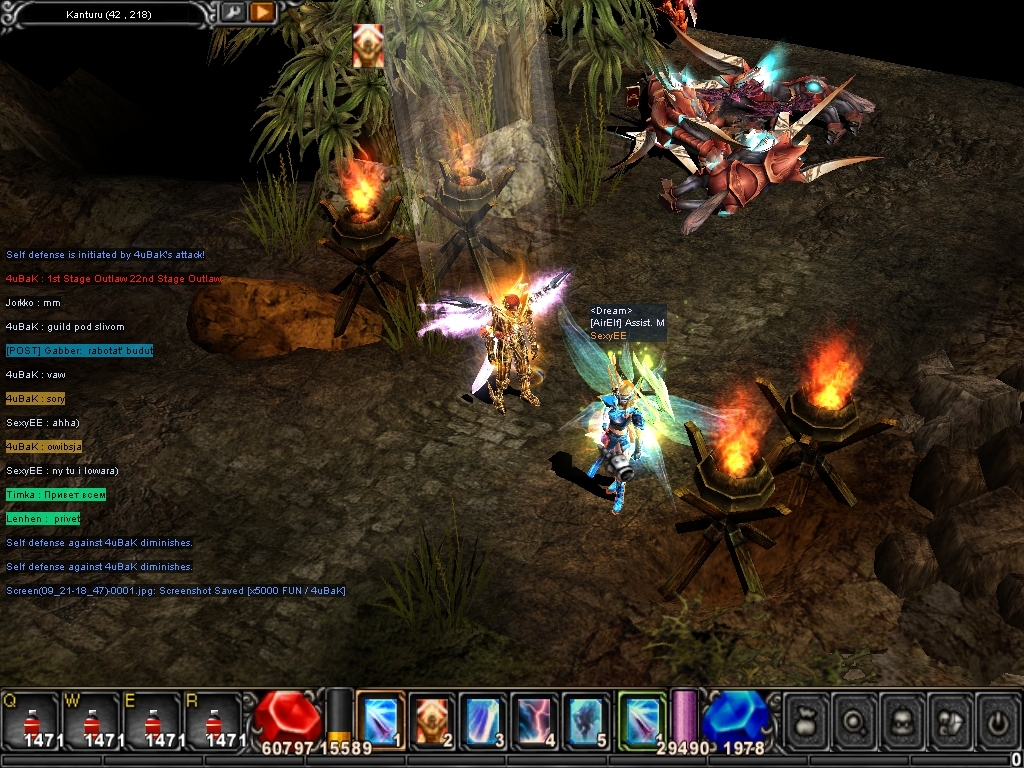Use the potion in the R slot
This screenshot has width=1024, height=768.
pyautogui.click(x=211, y=720)
